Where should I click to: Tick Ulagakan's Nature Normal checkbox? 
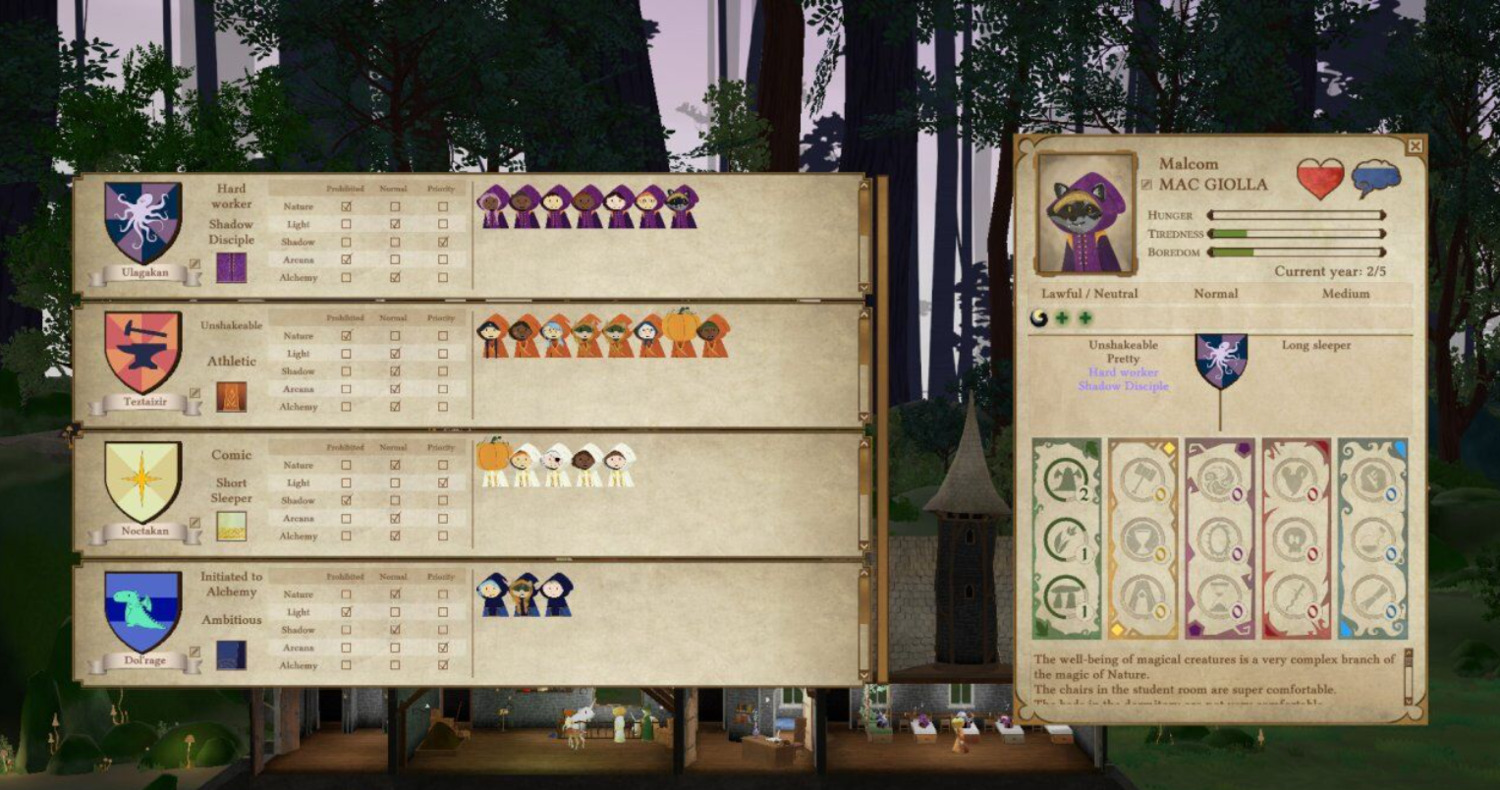click(x=395, y=207)
